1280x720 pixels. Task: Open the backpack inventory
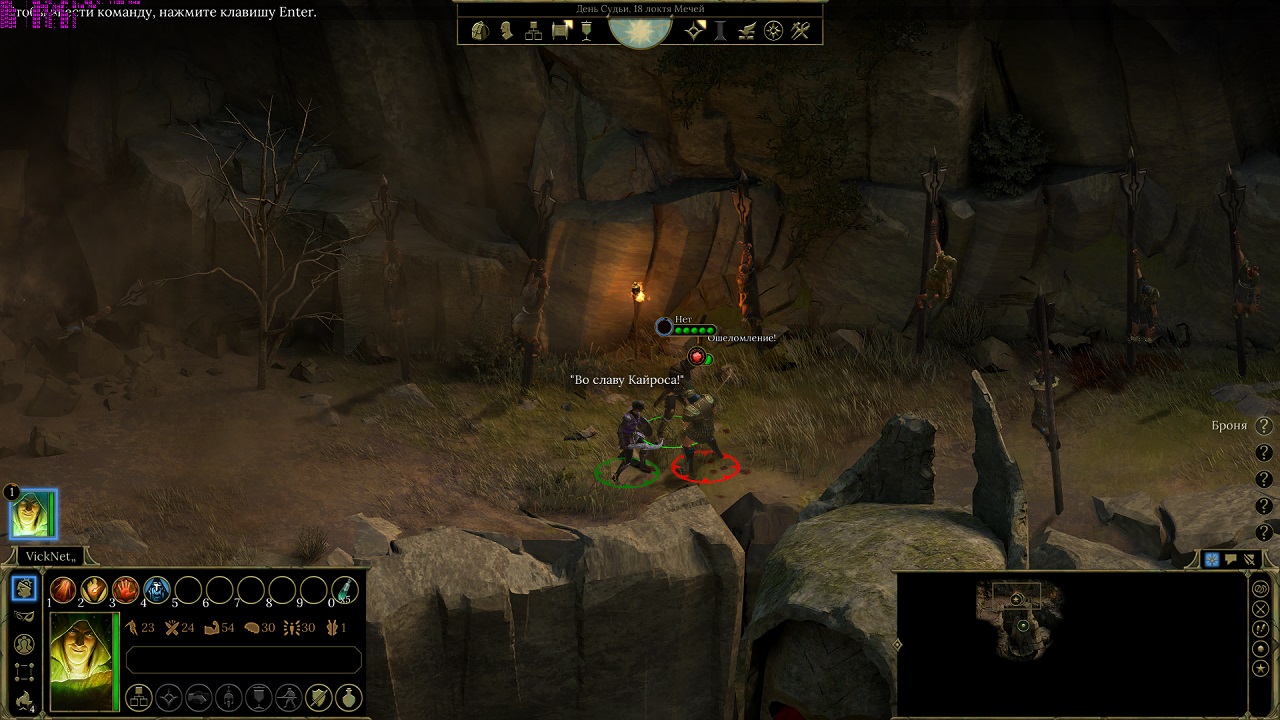(480, 31)
